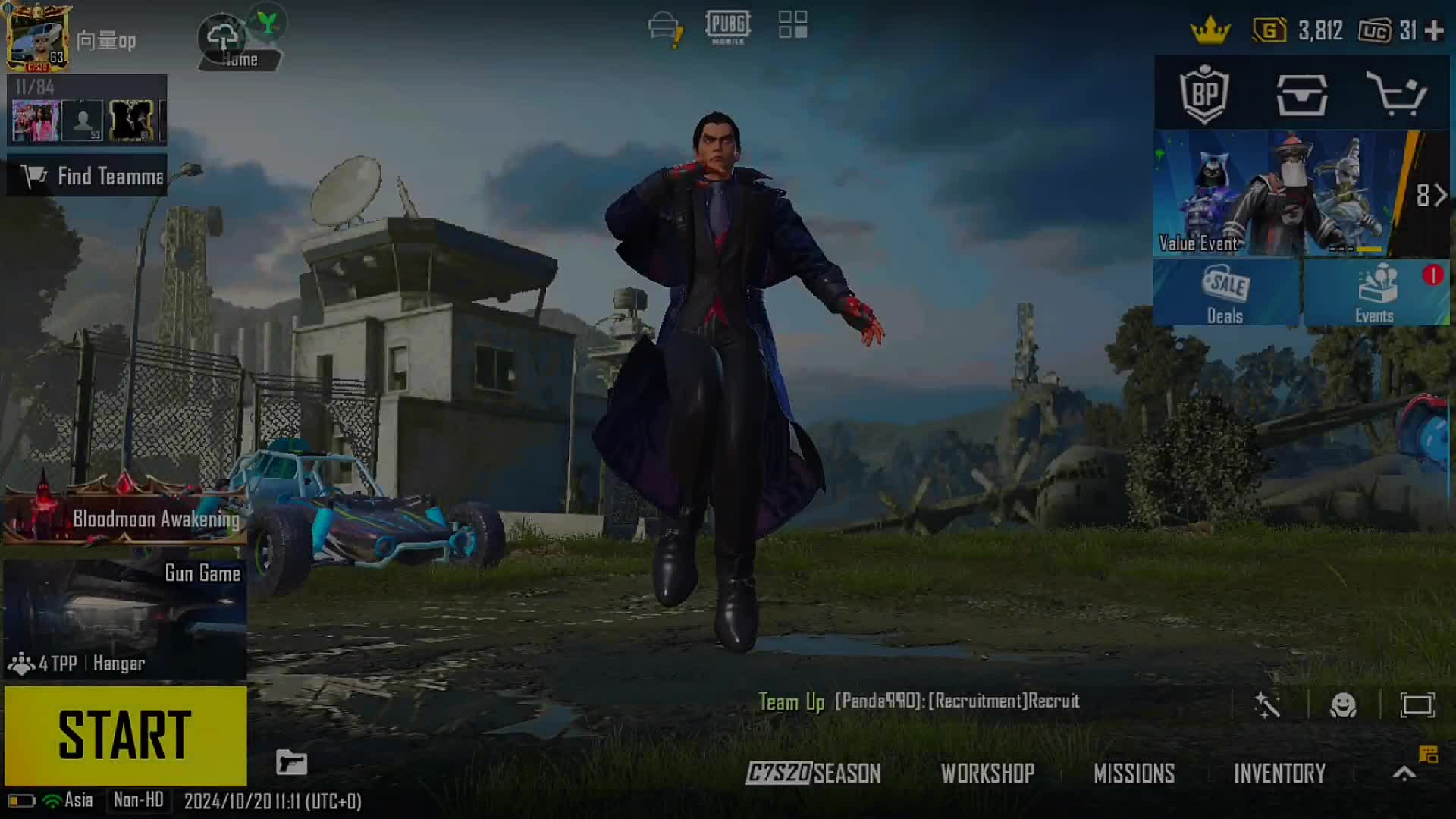Open the emote smiley face icon
The width and height of the screenshot is (1456, 819).
(1343, 705)
